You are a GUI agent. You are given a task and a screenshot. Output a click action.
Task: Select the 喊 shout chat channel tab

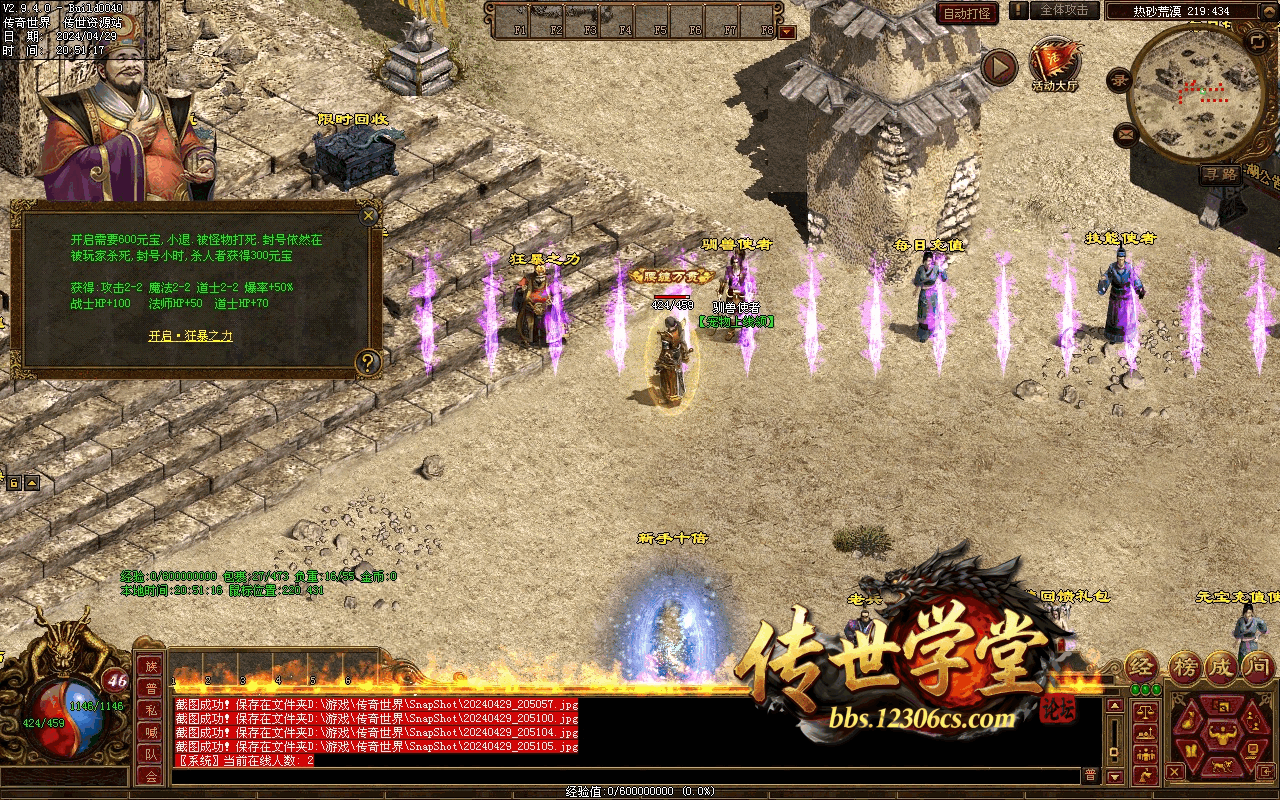click(151, 732)
